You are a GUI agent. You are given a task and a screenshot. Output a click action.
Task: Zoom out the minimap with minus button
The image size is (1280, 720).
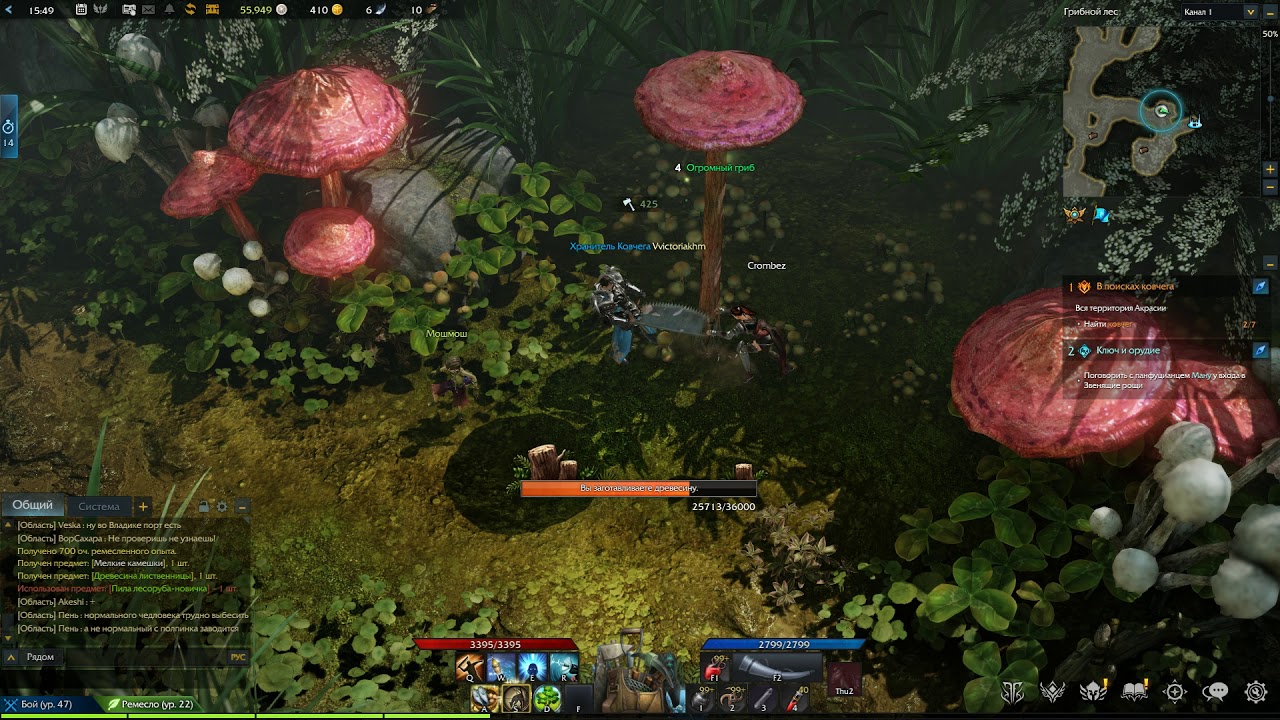1270,187
